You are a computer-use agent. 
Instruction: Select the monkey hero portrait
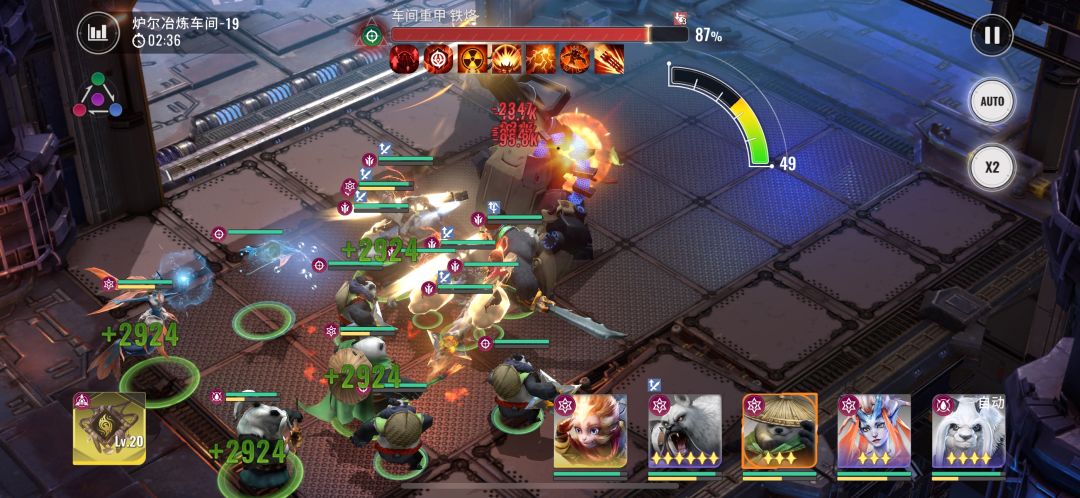point(590,431)
